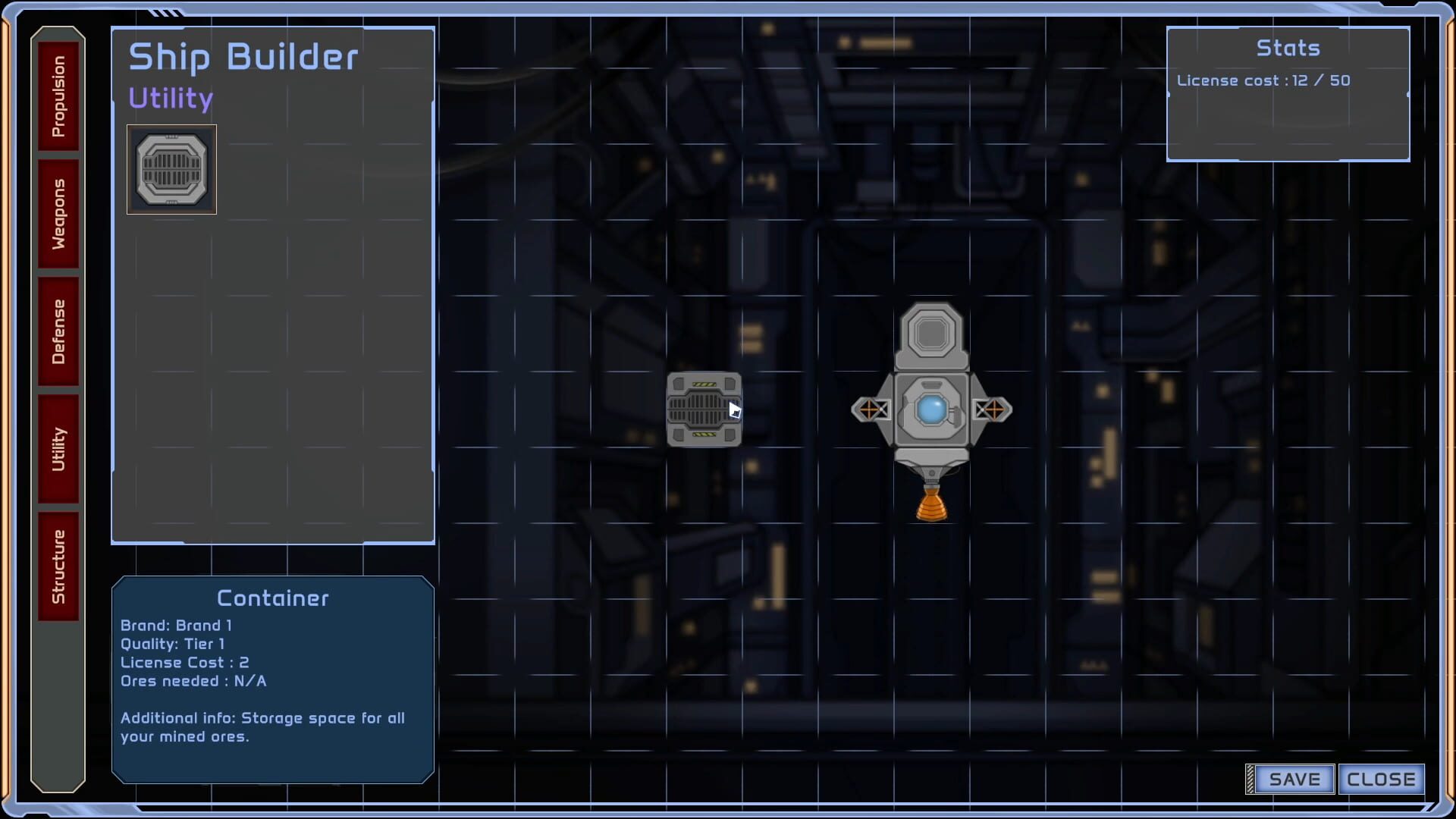Image resolution: width=1456 pixels, height=819 pixels.
Task: Click the Ship Builder title text
Action: [x=243, y=56]
